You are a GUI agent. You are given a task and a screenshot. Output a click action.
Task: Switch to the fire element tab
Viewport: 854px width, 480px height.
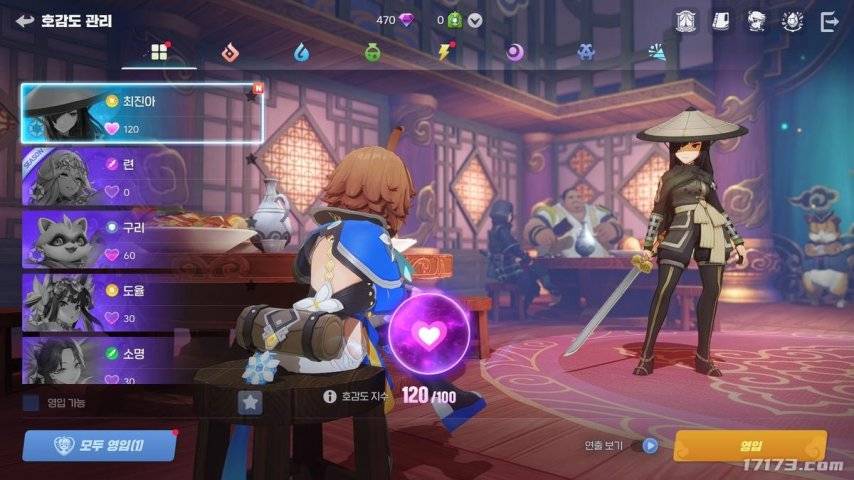(x=230, y=51)
